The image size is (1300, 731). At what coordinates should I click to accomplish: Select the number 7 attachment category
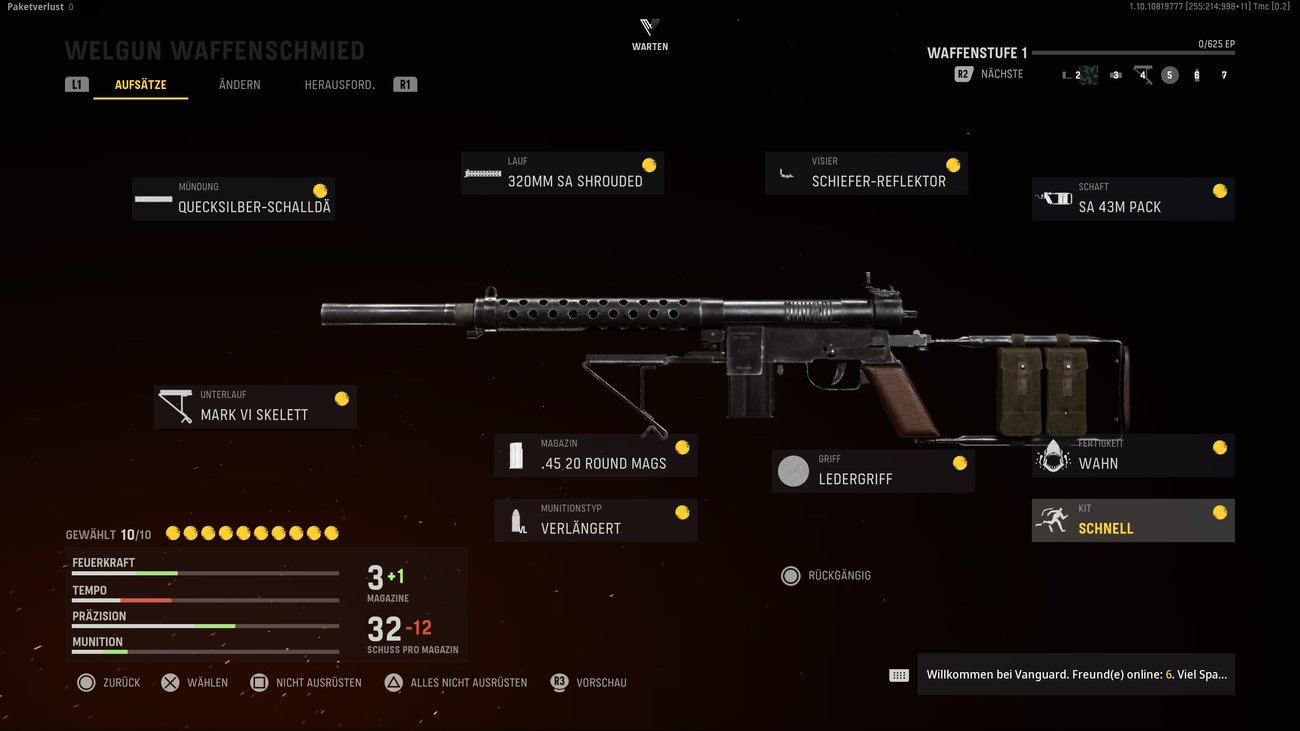click(x=1223, y=74)
